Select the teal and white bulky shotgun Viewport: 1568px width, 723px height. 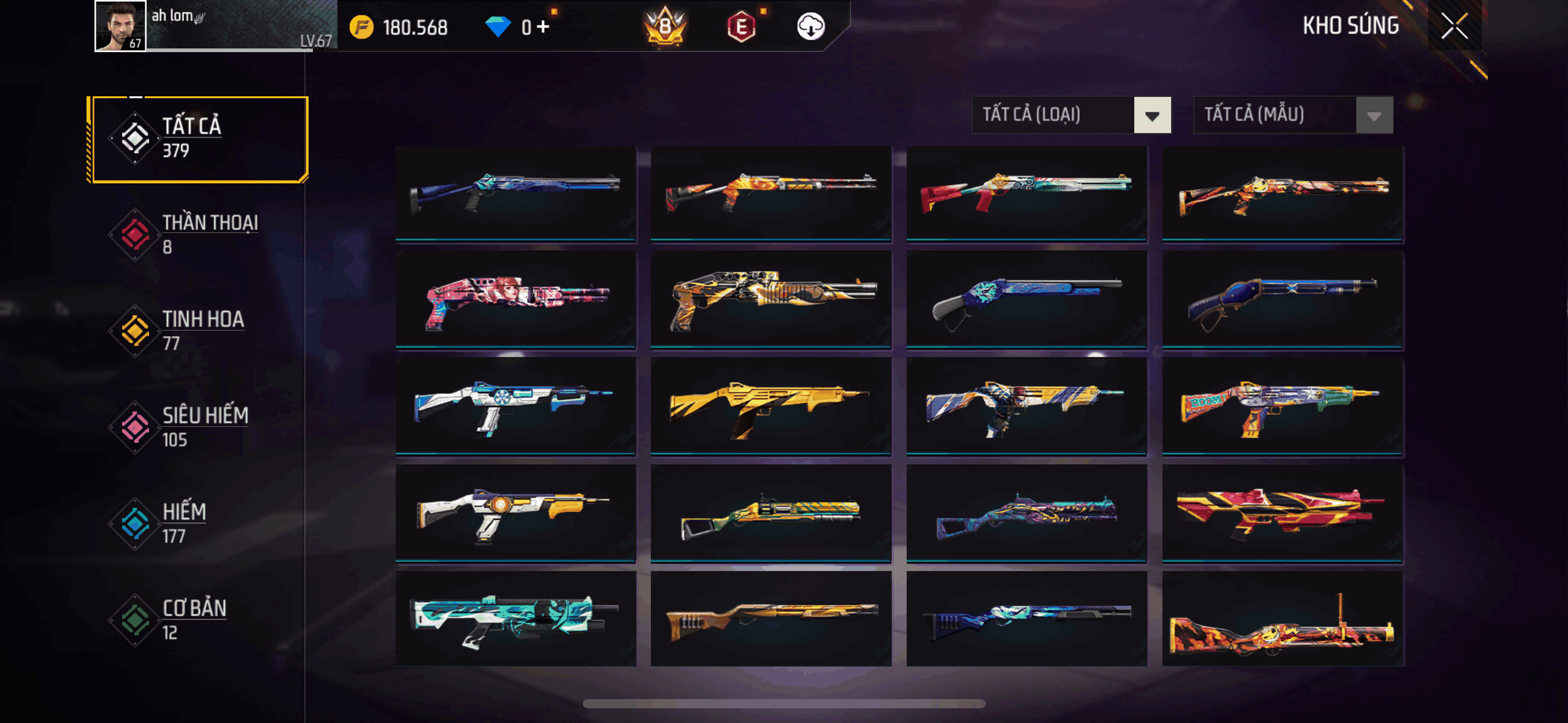click(515, 618)
